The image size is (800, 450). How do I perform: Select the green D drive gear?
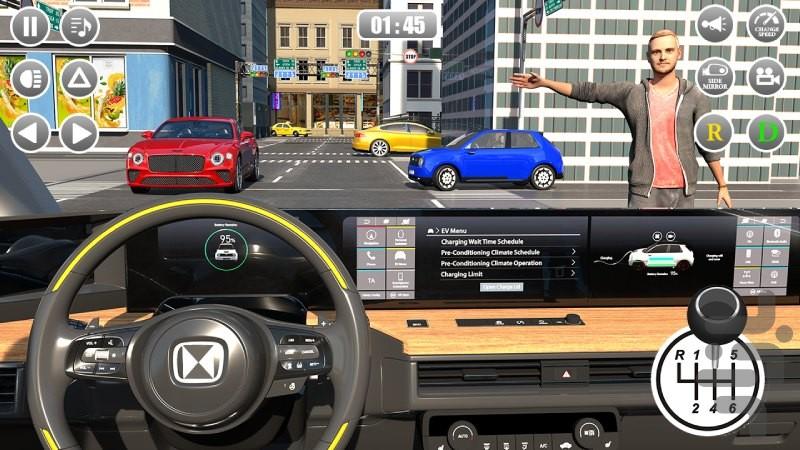point(767,131)
